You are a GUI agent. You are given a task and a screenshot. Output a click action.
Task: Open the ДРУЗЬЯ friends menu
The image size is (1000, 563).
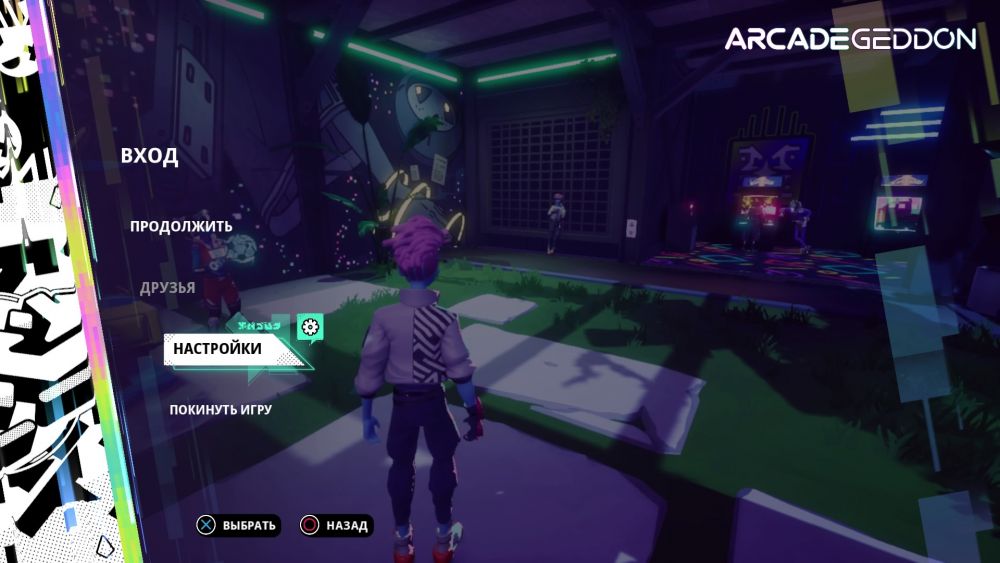pyautogui.click(x=168, y=288)
